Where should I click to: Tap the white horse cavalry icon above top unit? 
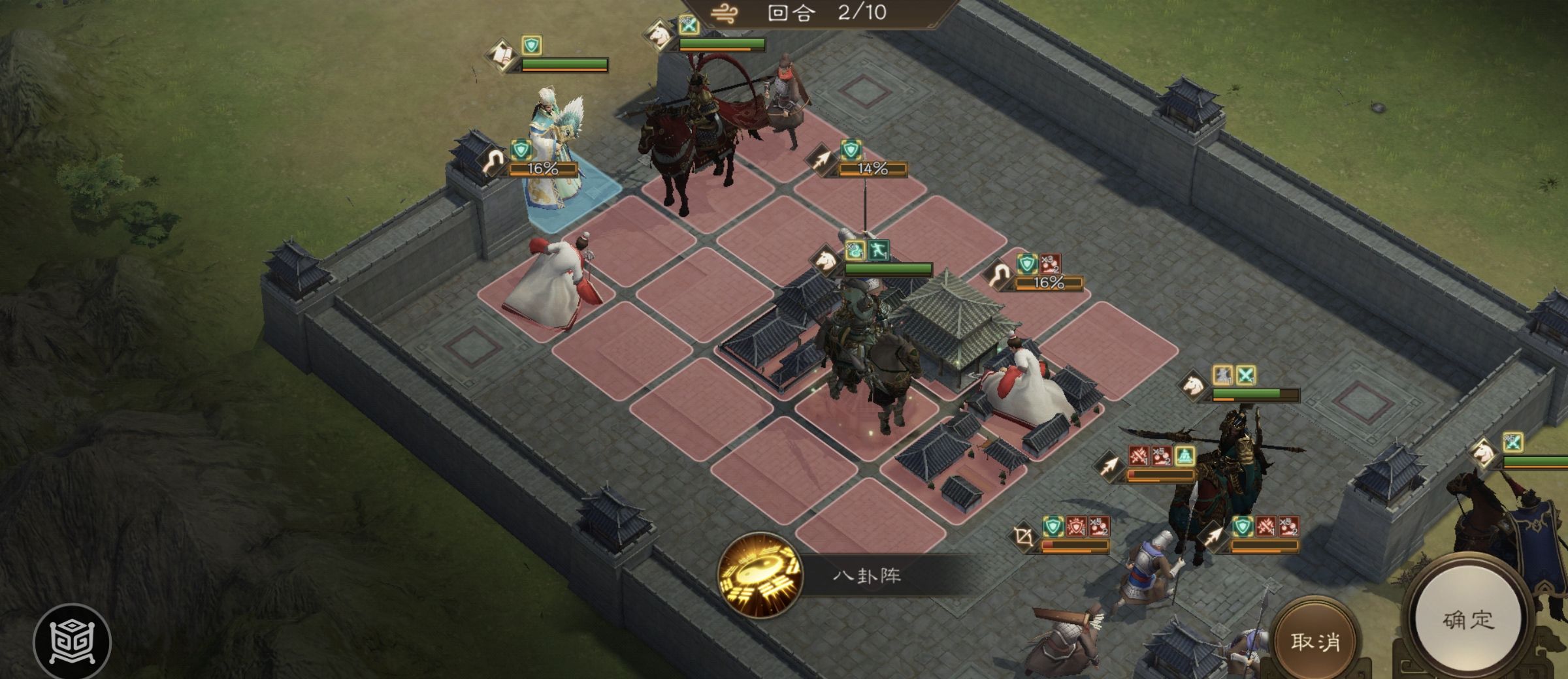(658, 34)
